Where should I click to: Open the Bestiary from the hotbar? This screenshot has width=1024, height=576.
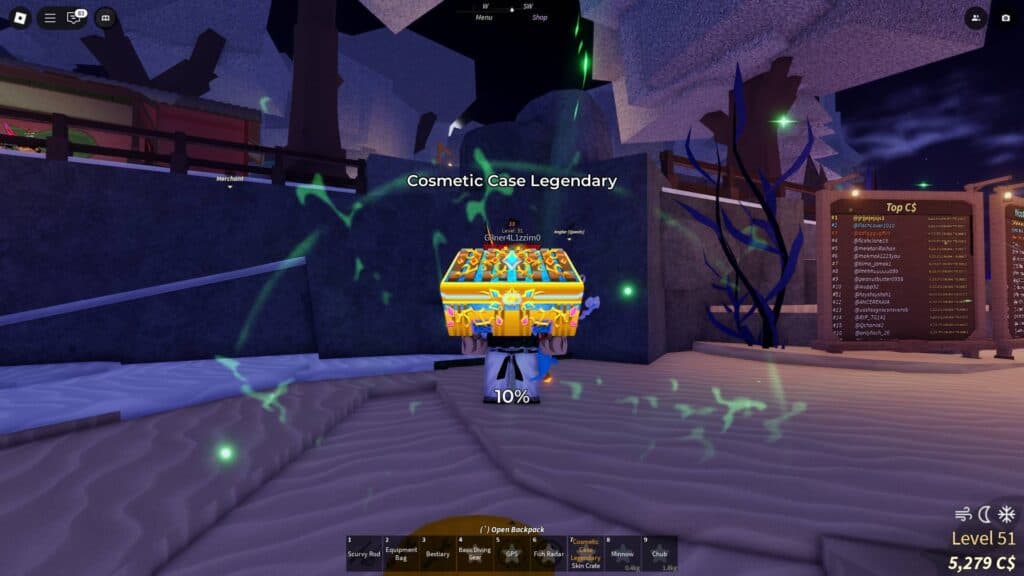coord(438,553)
